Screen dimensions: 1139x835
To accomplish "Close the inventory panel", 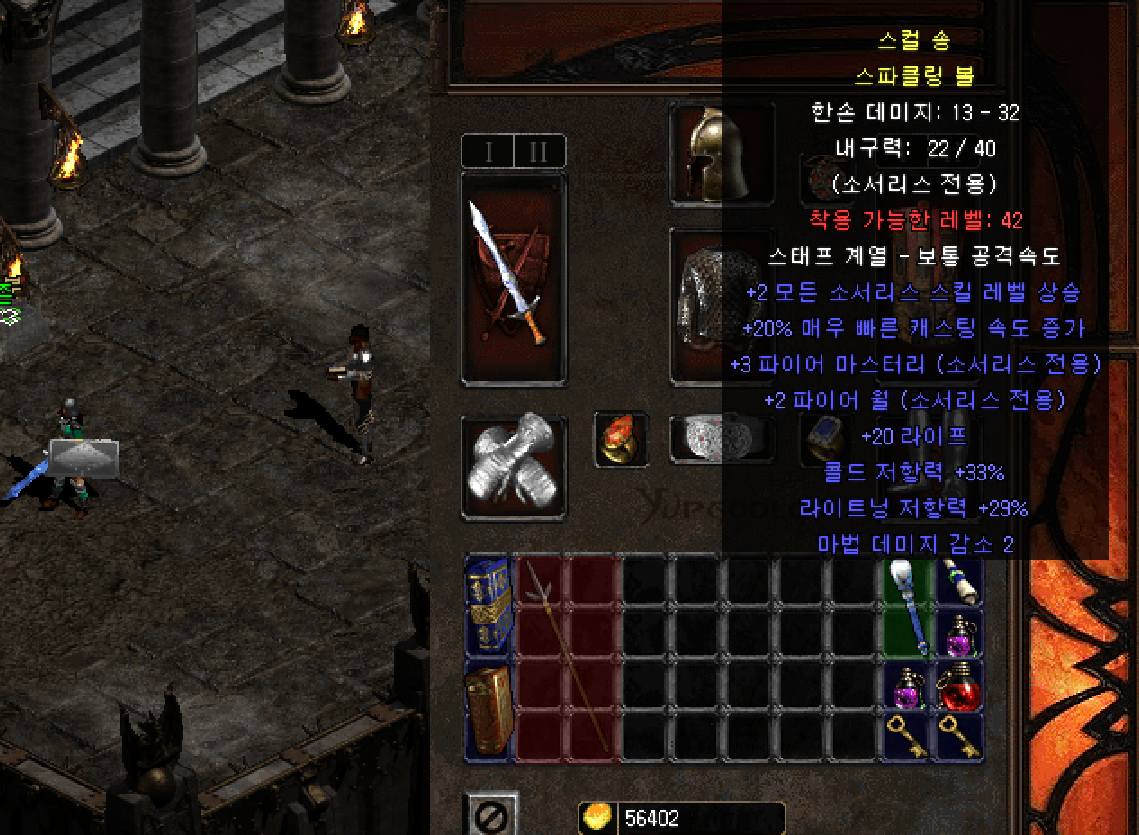I will click(493, 815).
